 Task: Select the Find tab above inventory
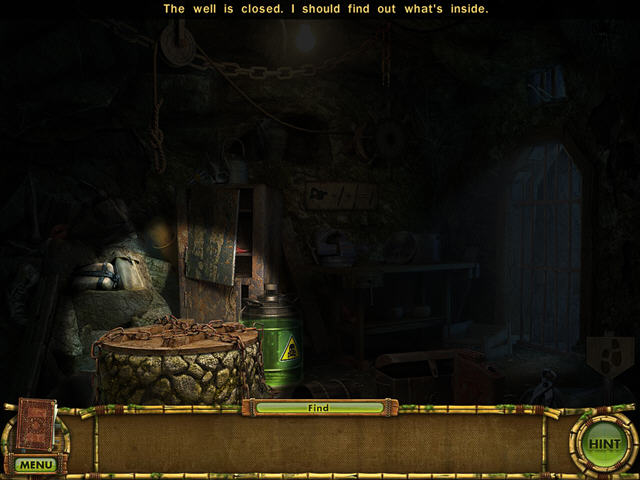click(319, 408)
